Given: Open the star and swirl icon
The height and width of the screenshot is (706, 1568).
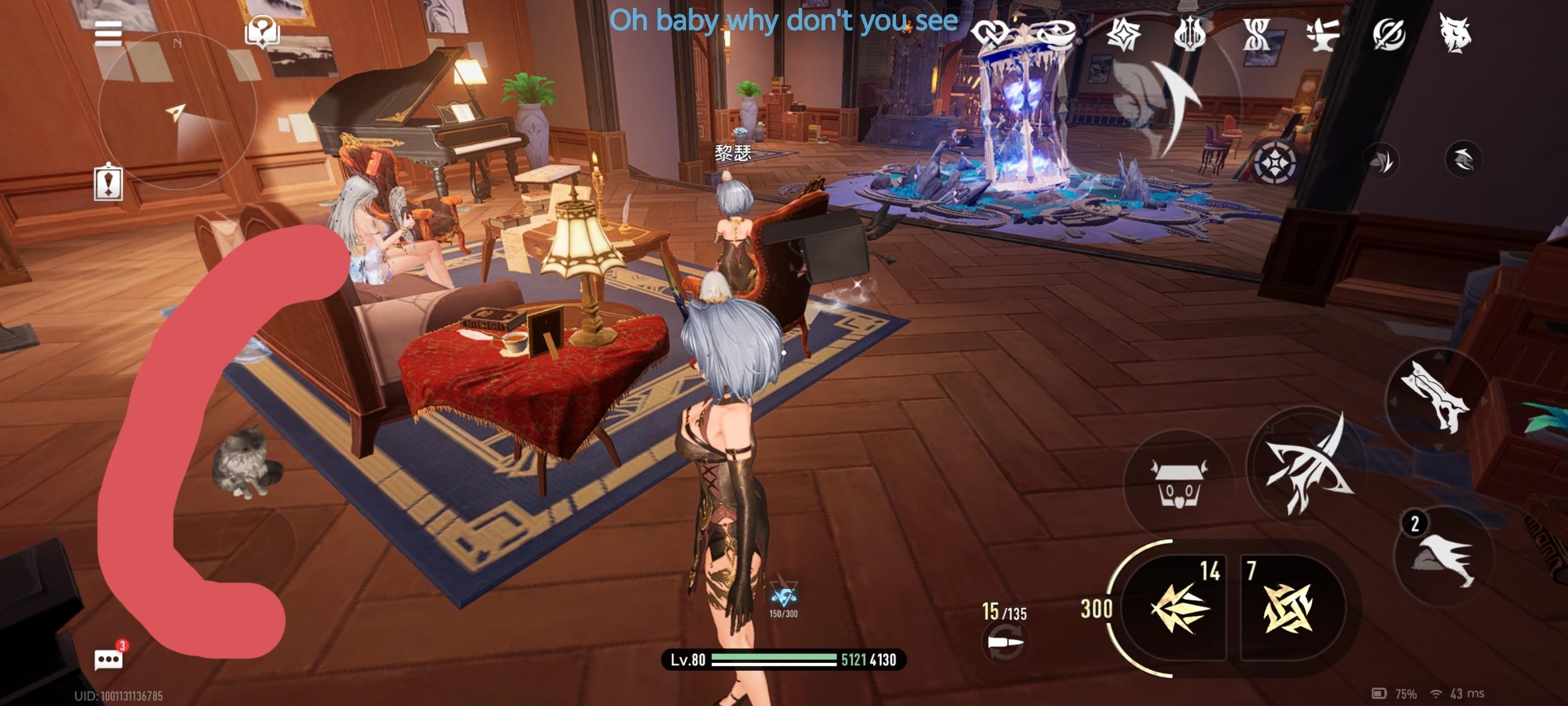Looking at the screenshot, I should coord(1056,34).
